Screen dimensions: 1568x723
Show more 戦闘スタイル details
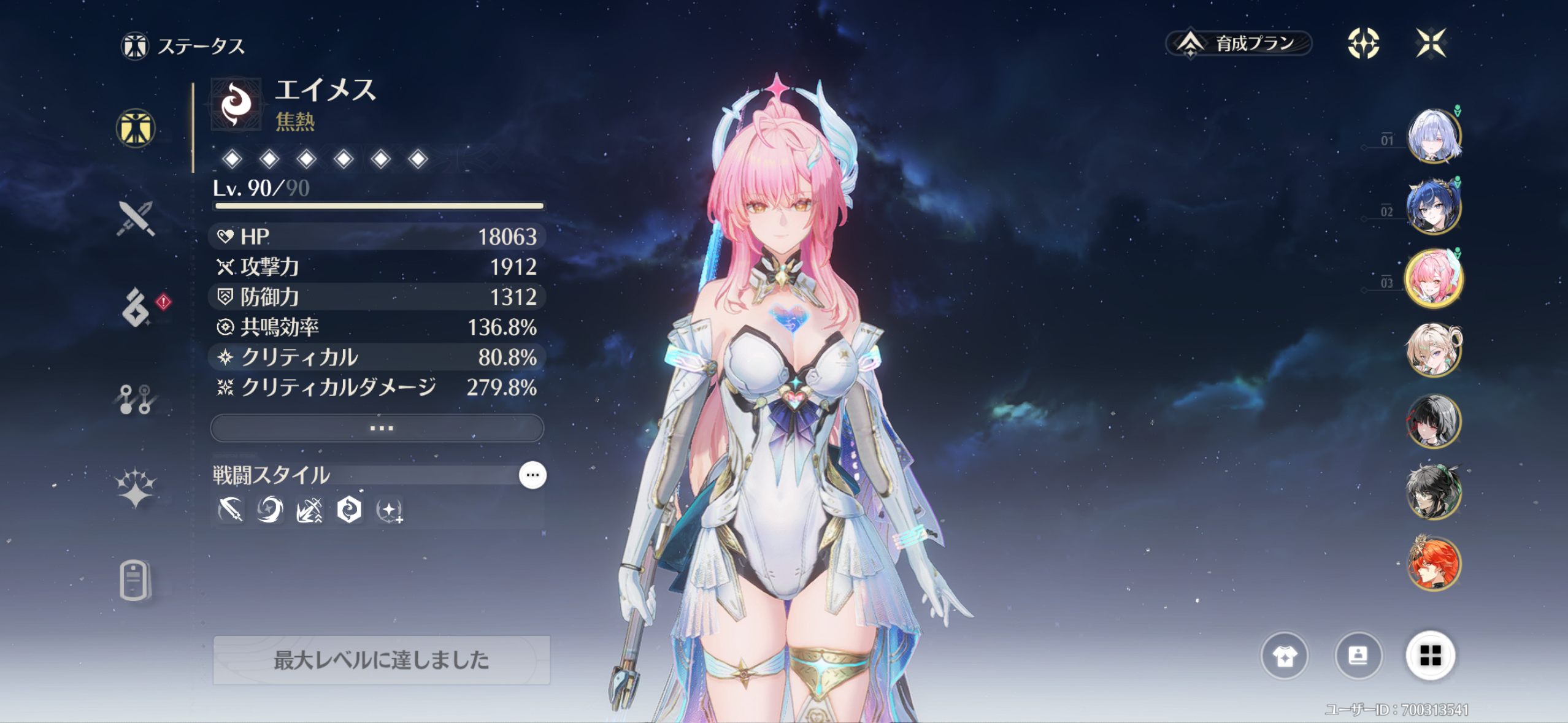click(532, 475)
